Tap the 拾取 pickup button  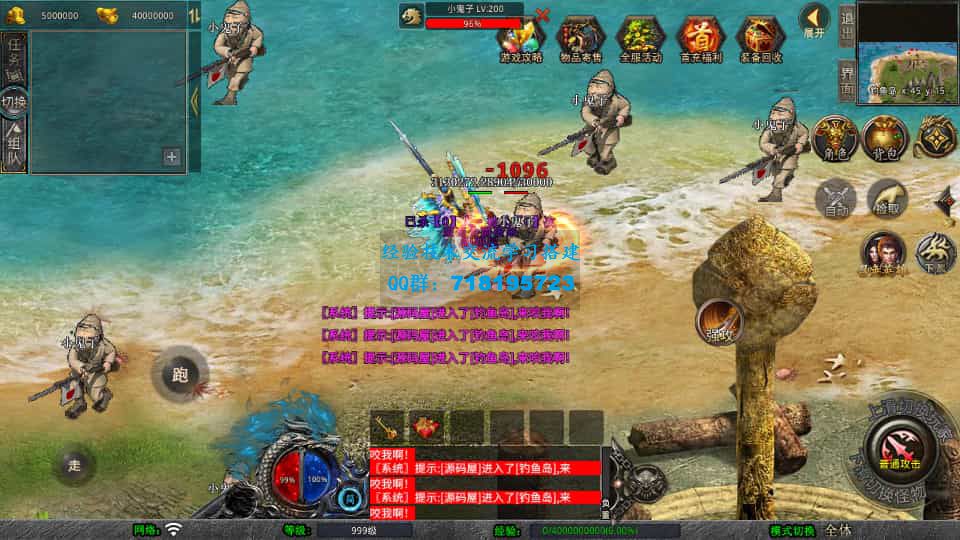click(x=886, y=198)
